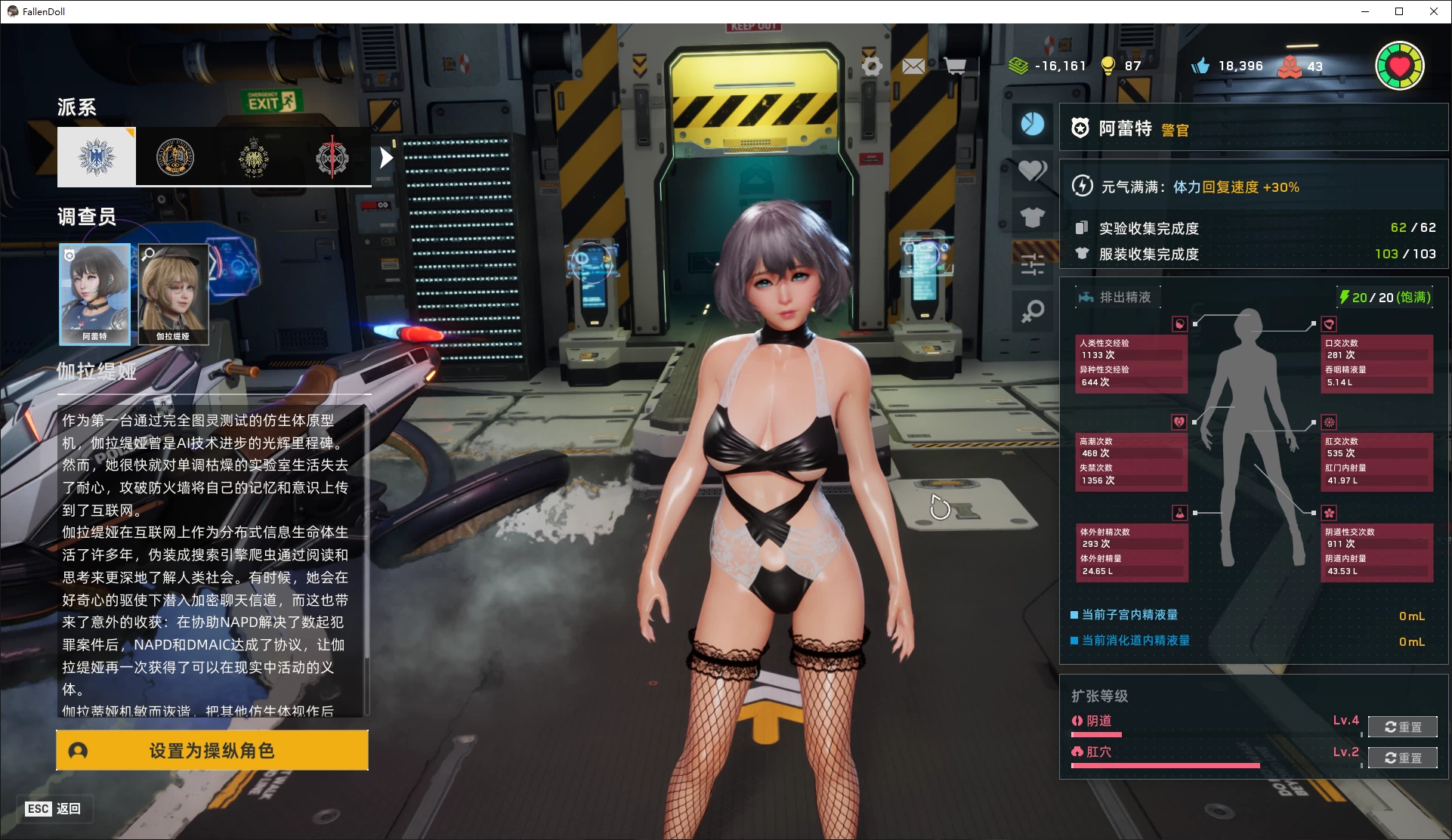Click the circular heart status icon
The width and height of the screenshot is (1452, 840).
(1399, 66)
